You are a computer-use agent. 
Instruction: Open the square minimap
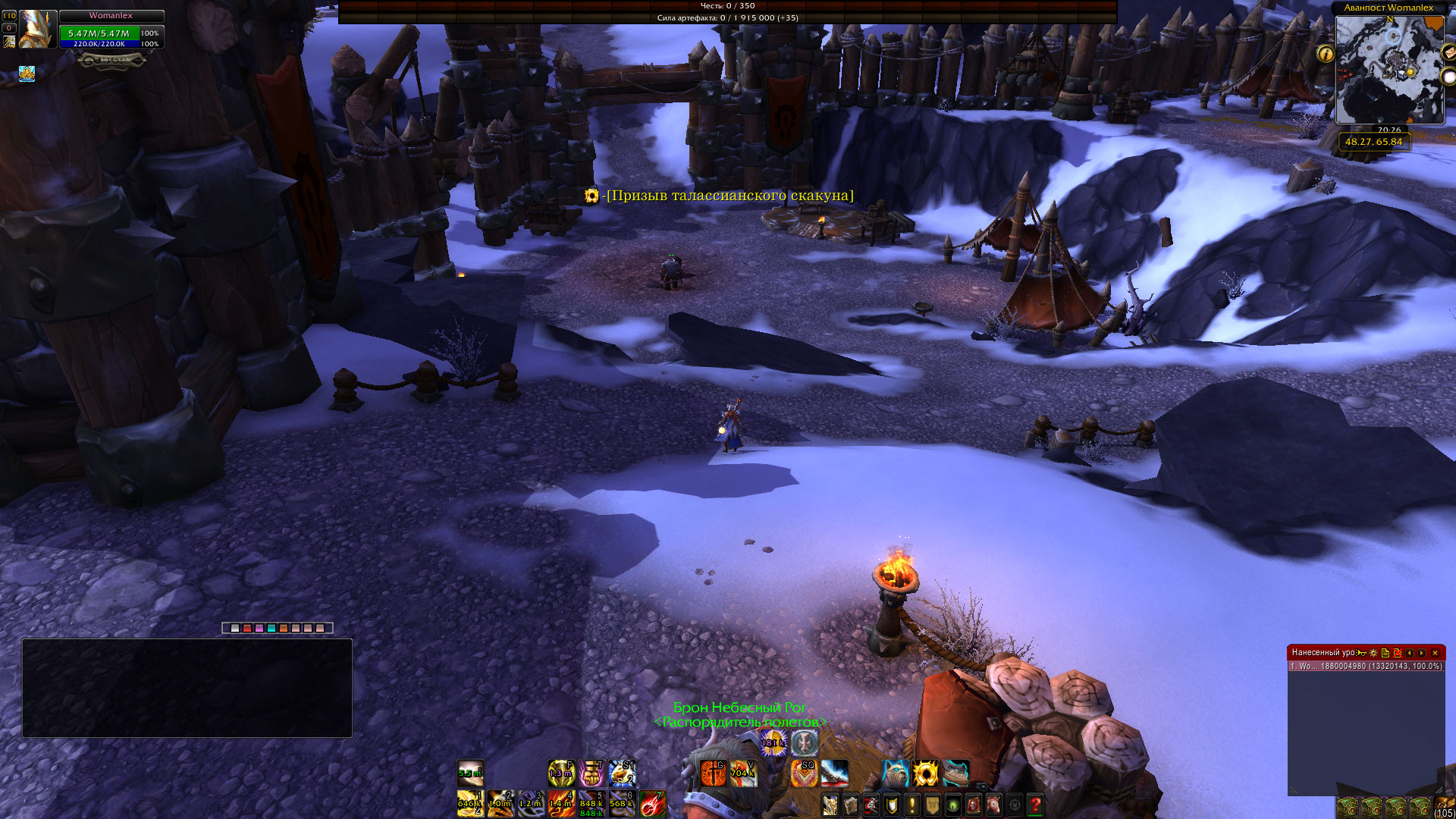pyautogui.click(x=1389, y=70)
